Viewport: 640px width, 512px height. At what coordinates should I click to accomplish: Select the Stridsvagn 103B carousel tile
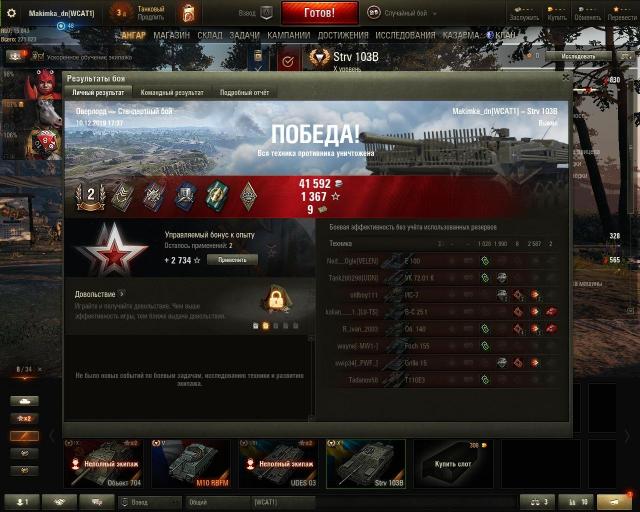(365, 464)
